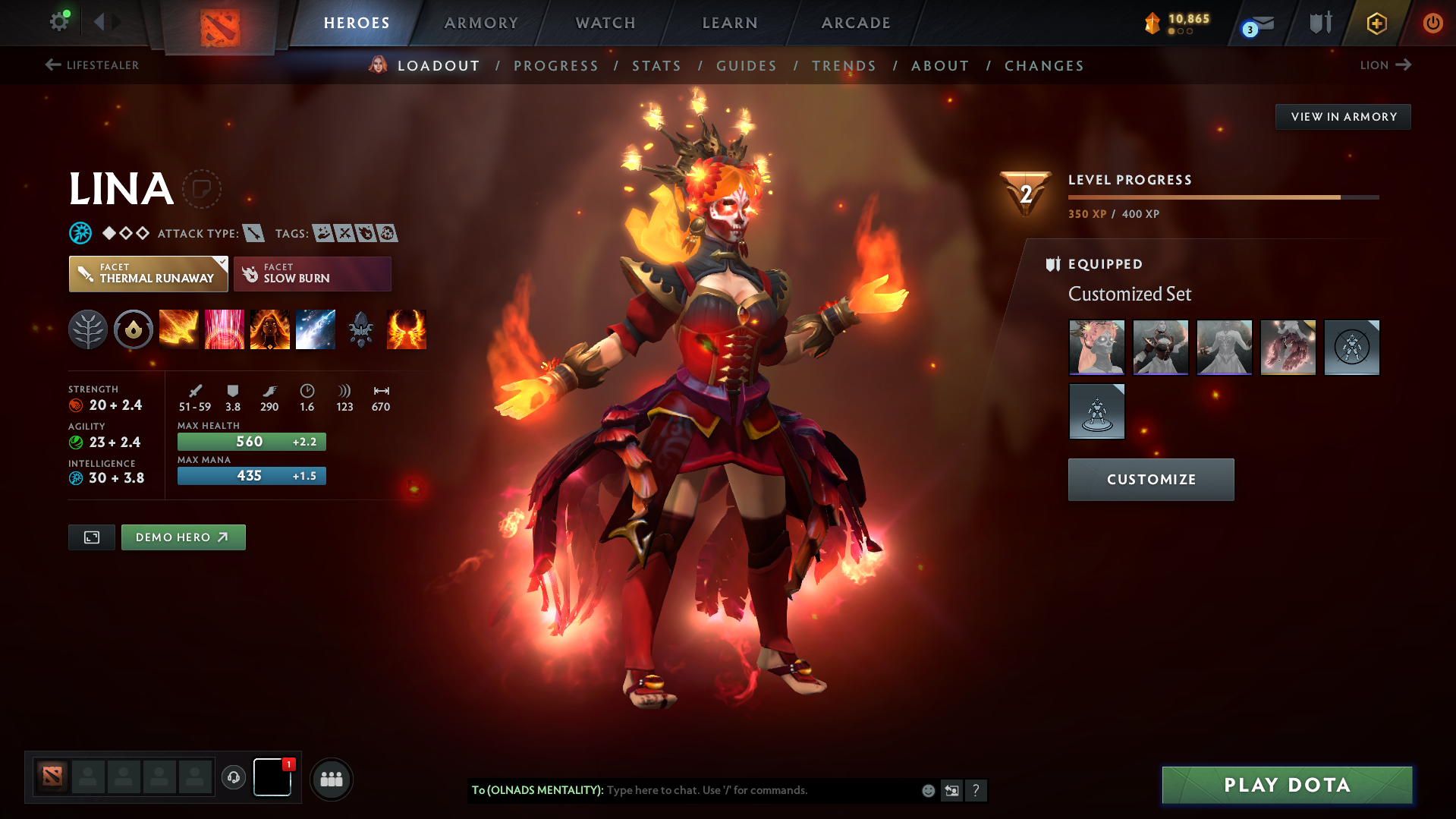The image size is (1456, 819).
Task: Open the Arcade tab
Action: [856, 23]
